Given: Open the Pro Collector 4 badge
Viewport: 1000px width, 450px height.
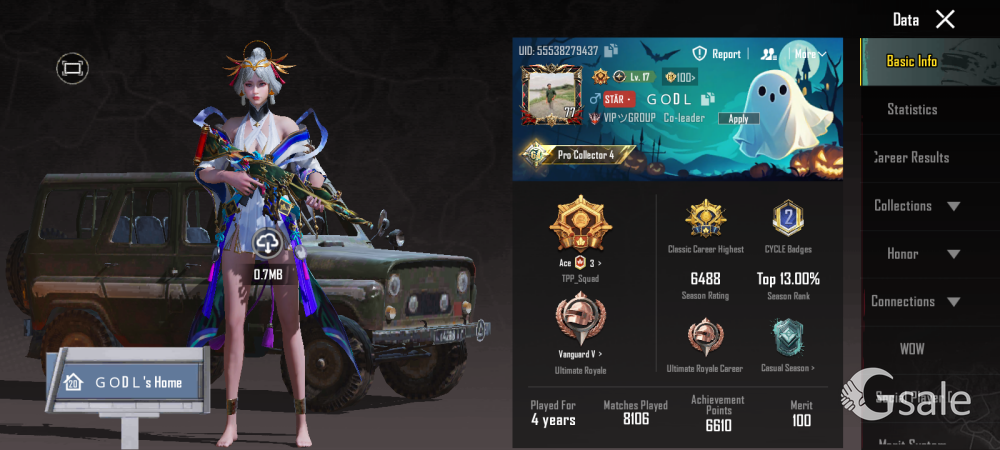Looking at the screenshot, I should (578, 155).
